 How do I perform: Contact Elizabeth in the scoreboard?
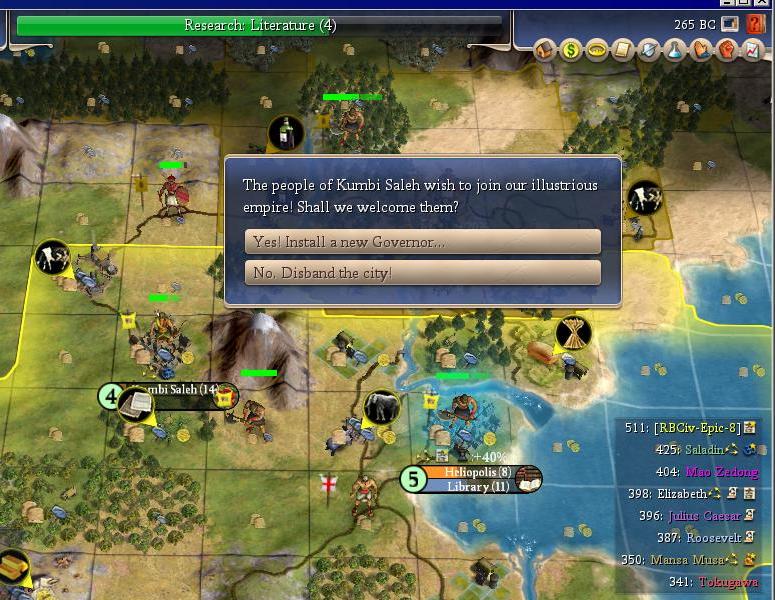(682, 494)
